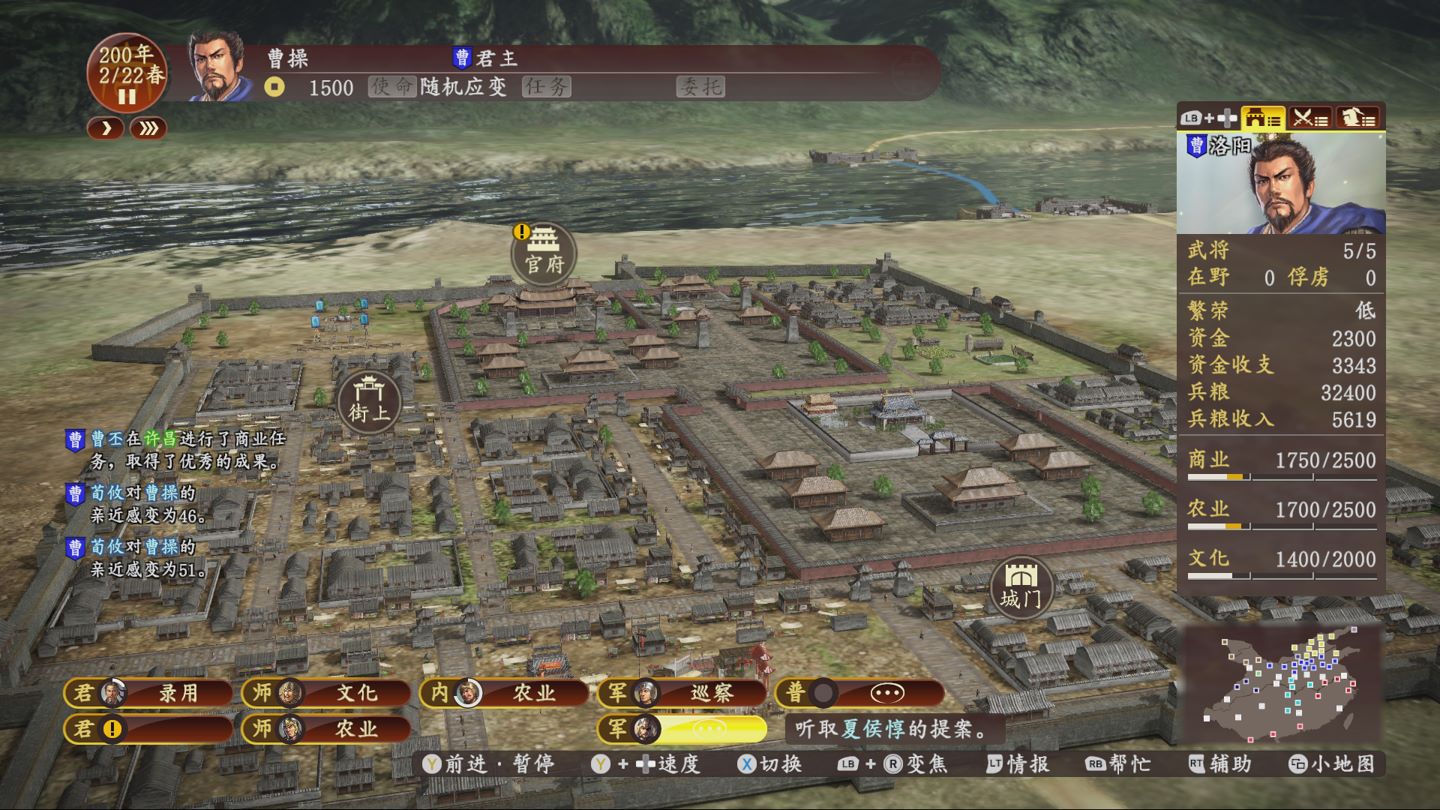The height and width of the screenshot is (810, 1440).
Task: Select the 城门 city gate marker
Action: point(1022,588)
